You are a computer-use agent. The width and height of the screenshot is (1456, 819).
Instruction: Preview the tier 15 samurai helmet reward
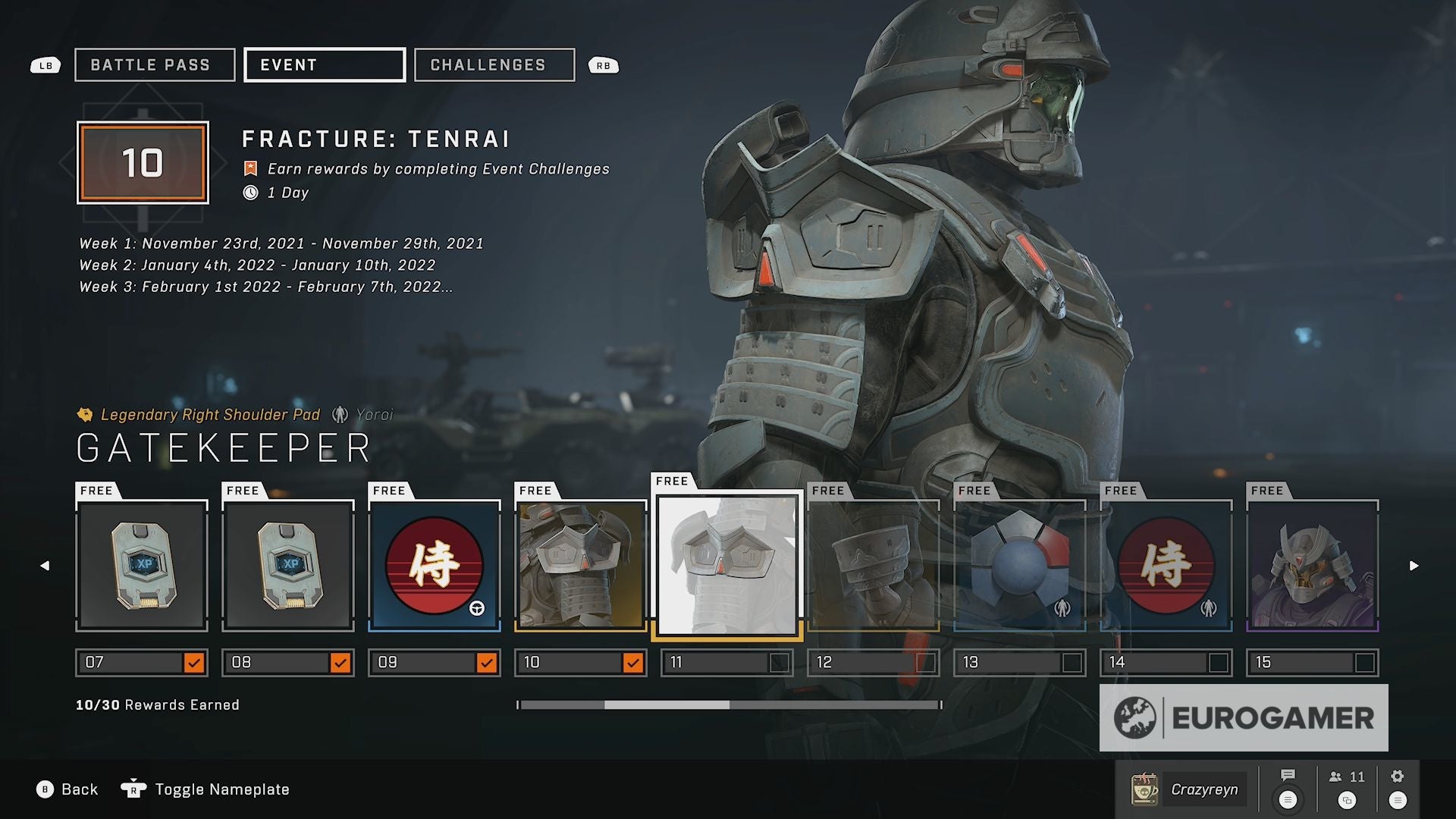point(1313,566)
